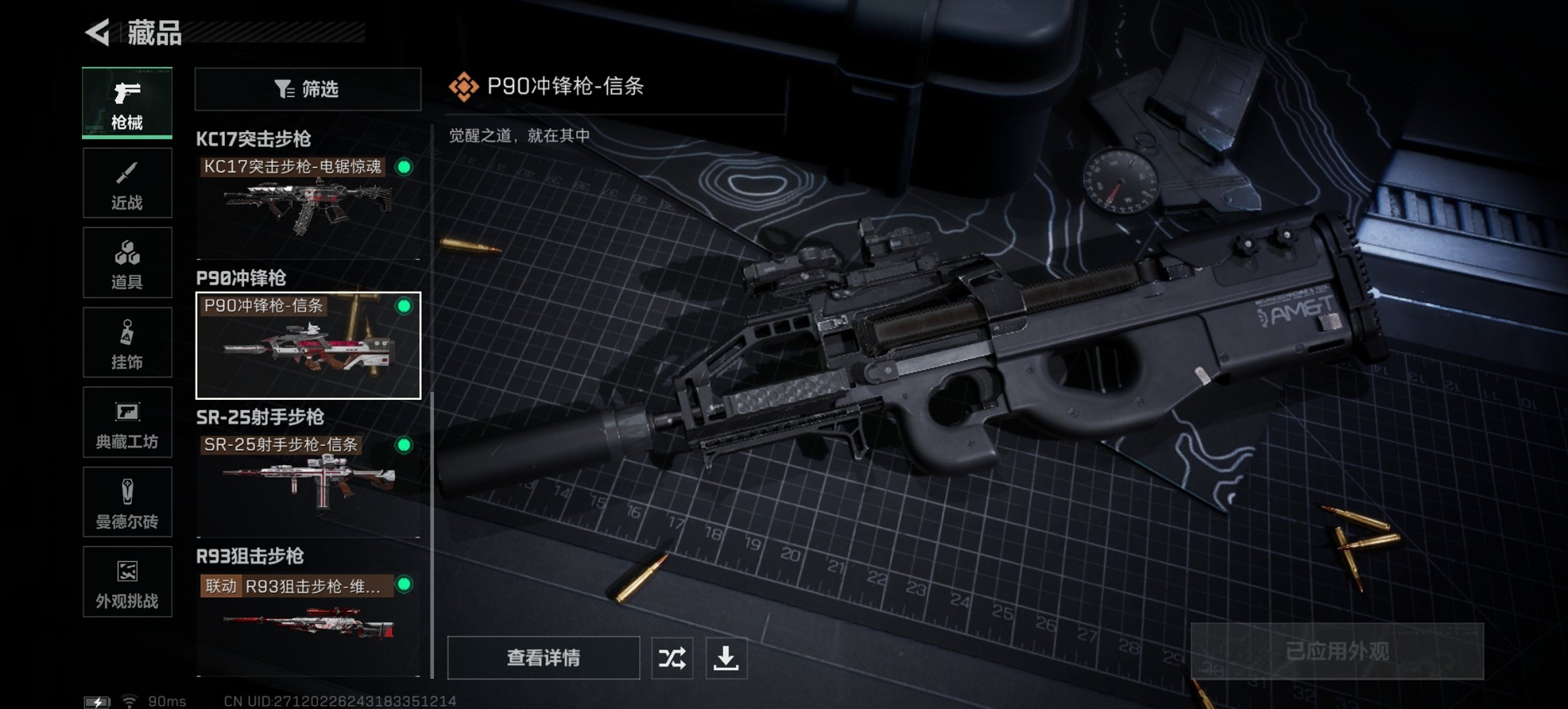Screen dimensions: 1568x709
Task: Click the shuffle skin icon
Action: coord(672,658)
